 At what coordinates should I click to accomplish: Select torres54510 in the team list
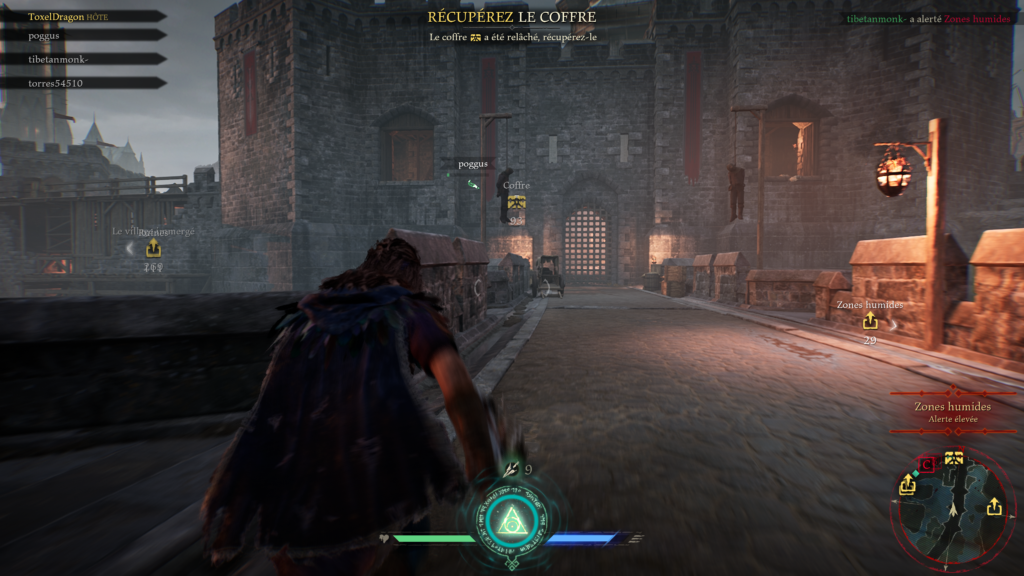click(56, 83)
